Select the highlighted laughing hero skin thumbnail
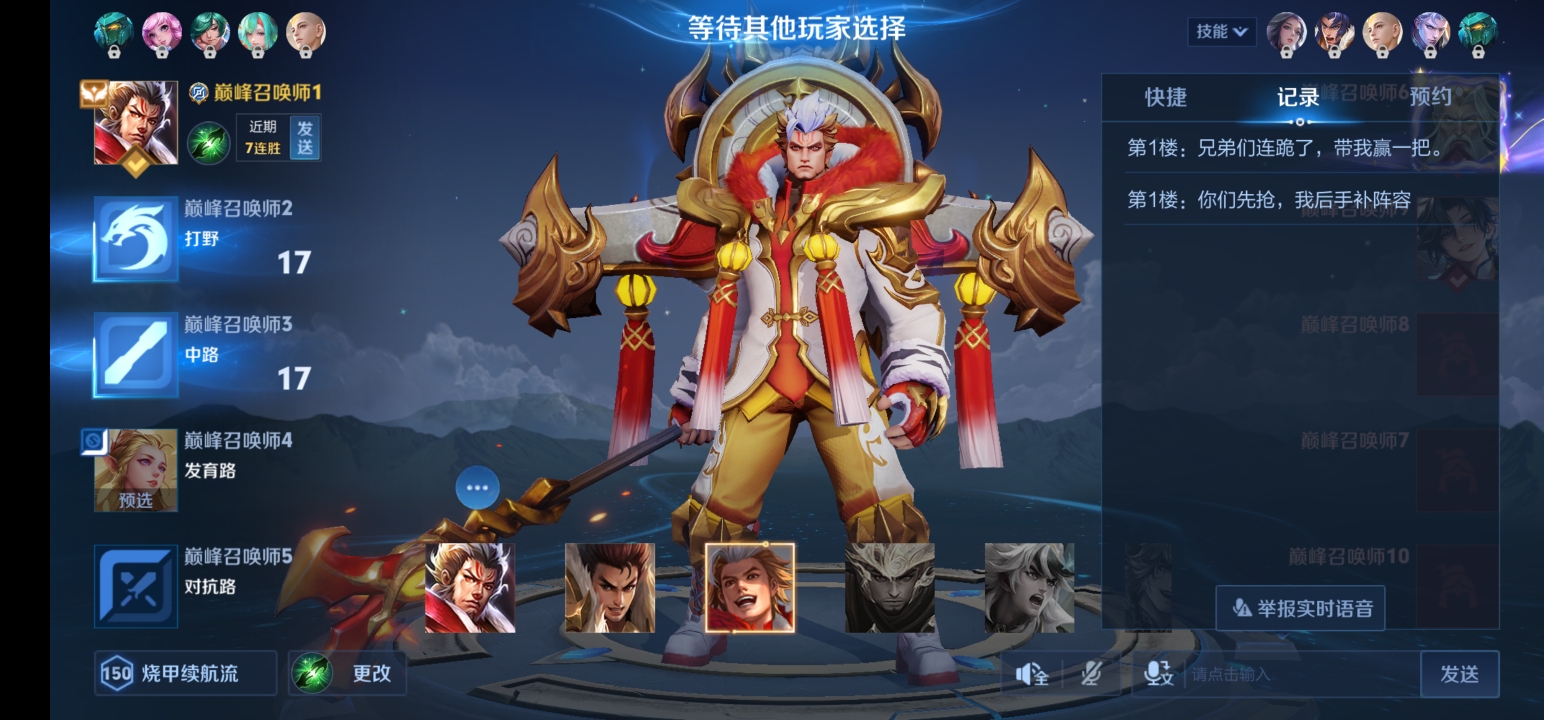The height and width of the screenshot is (720, 1544). click(x=750, y=588)
